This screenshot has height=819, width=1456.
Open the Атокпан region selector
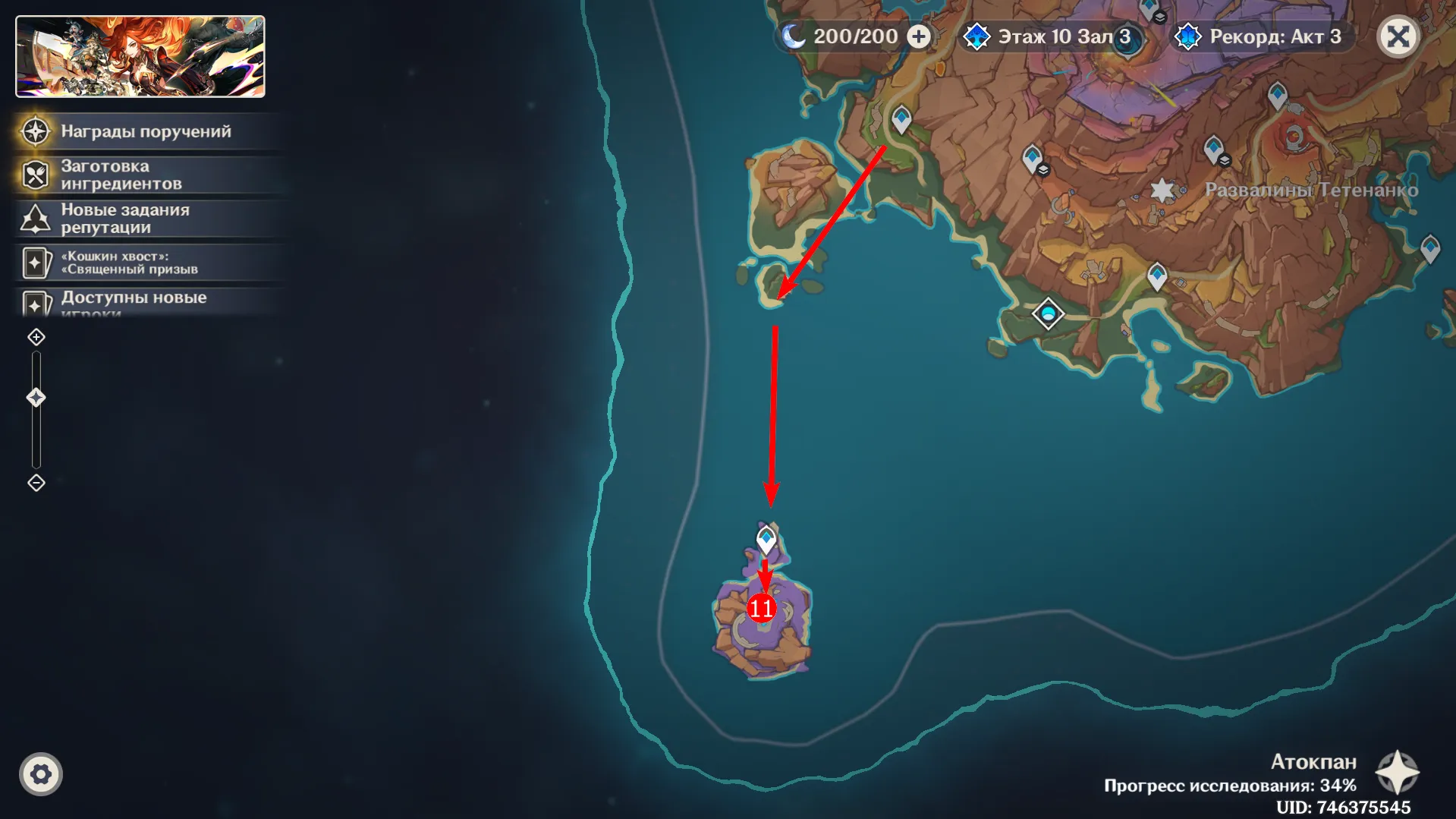(1397, 773)
